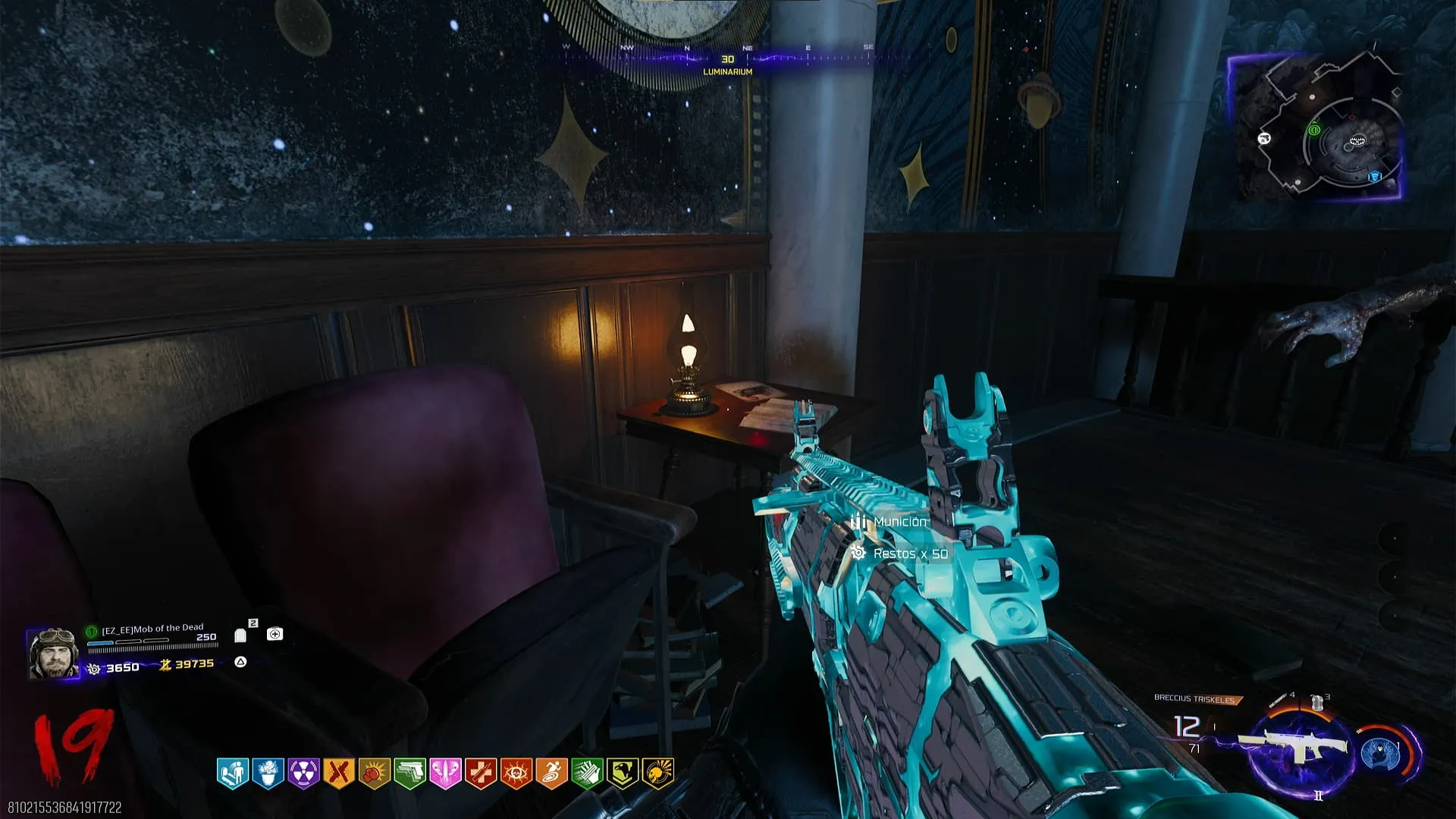1456x819 pixels.
Task: Click the blue staircase perk icon
Action: [233, 773]
